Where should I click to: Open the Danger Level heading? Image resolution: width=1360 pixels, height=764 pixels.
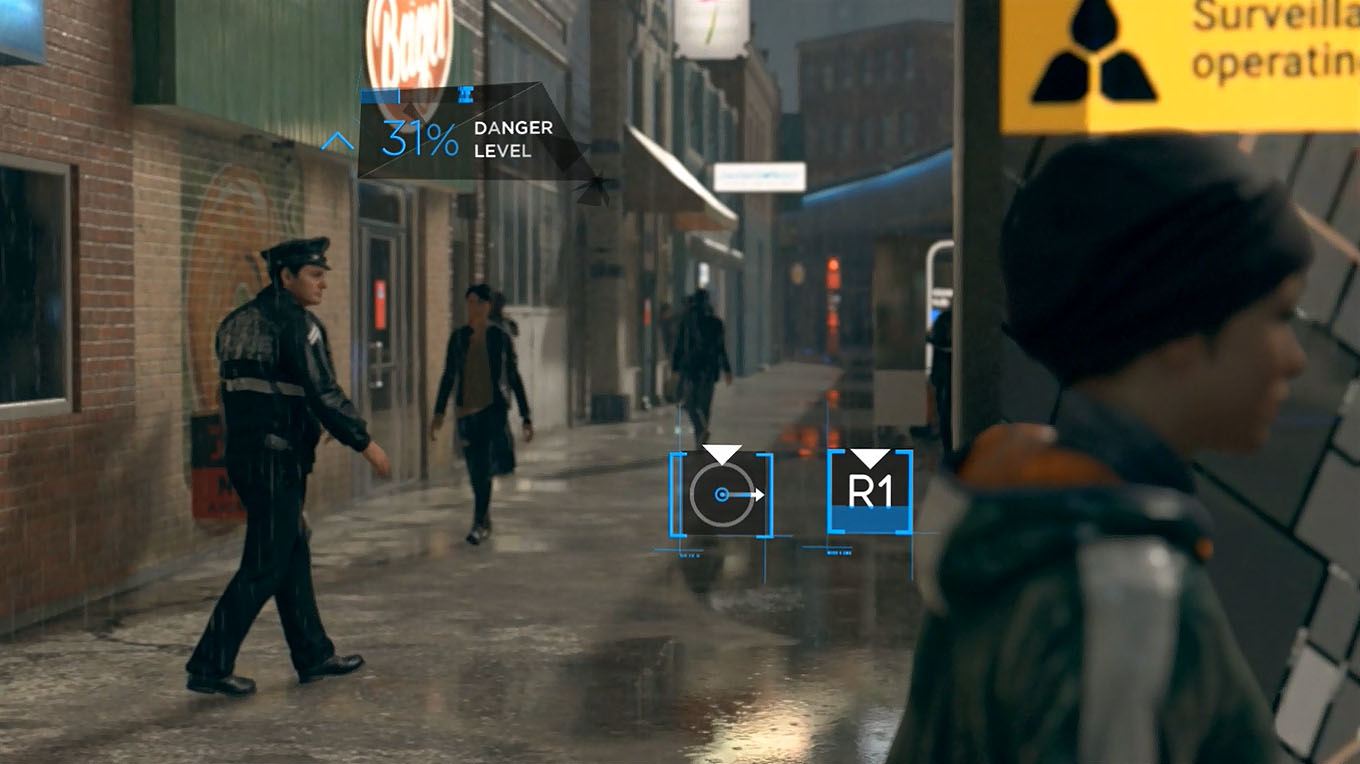coord(512,140)
